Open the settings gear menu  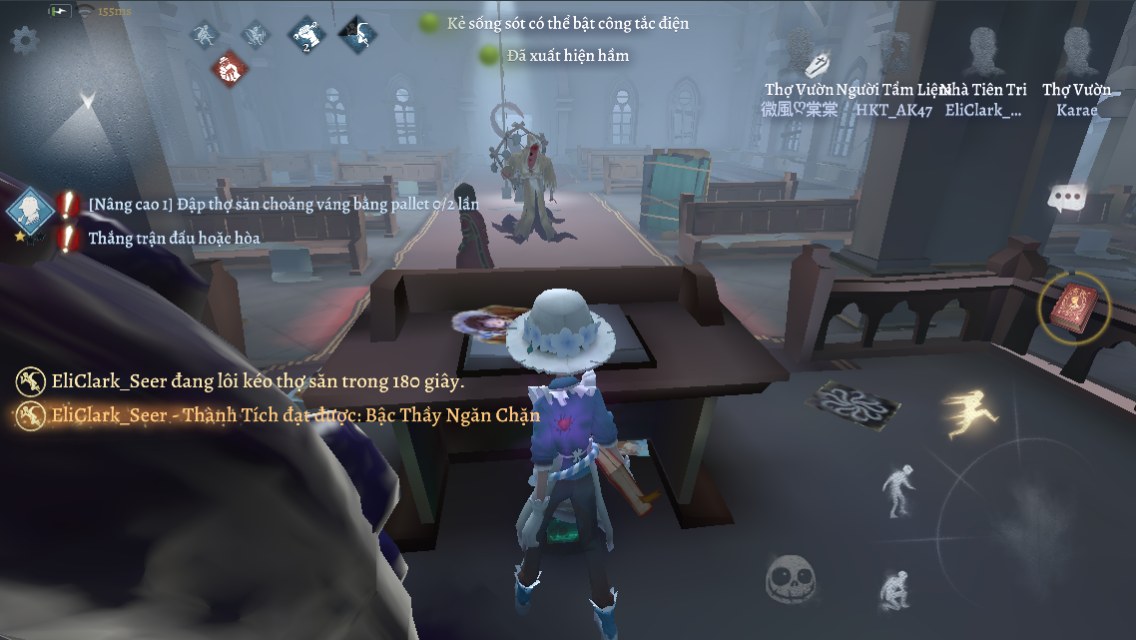click(24, 40)
